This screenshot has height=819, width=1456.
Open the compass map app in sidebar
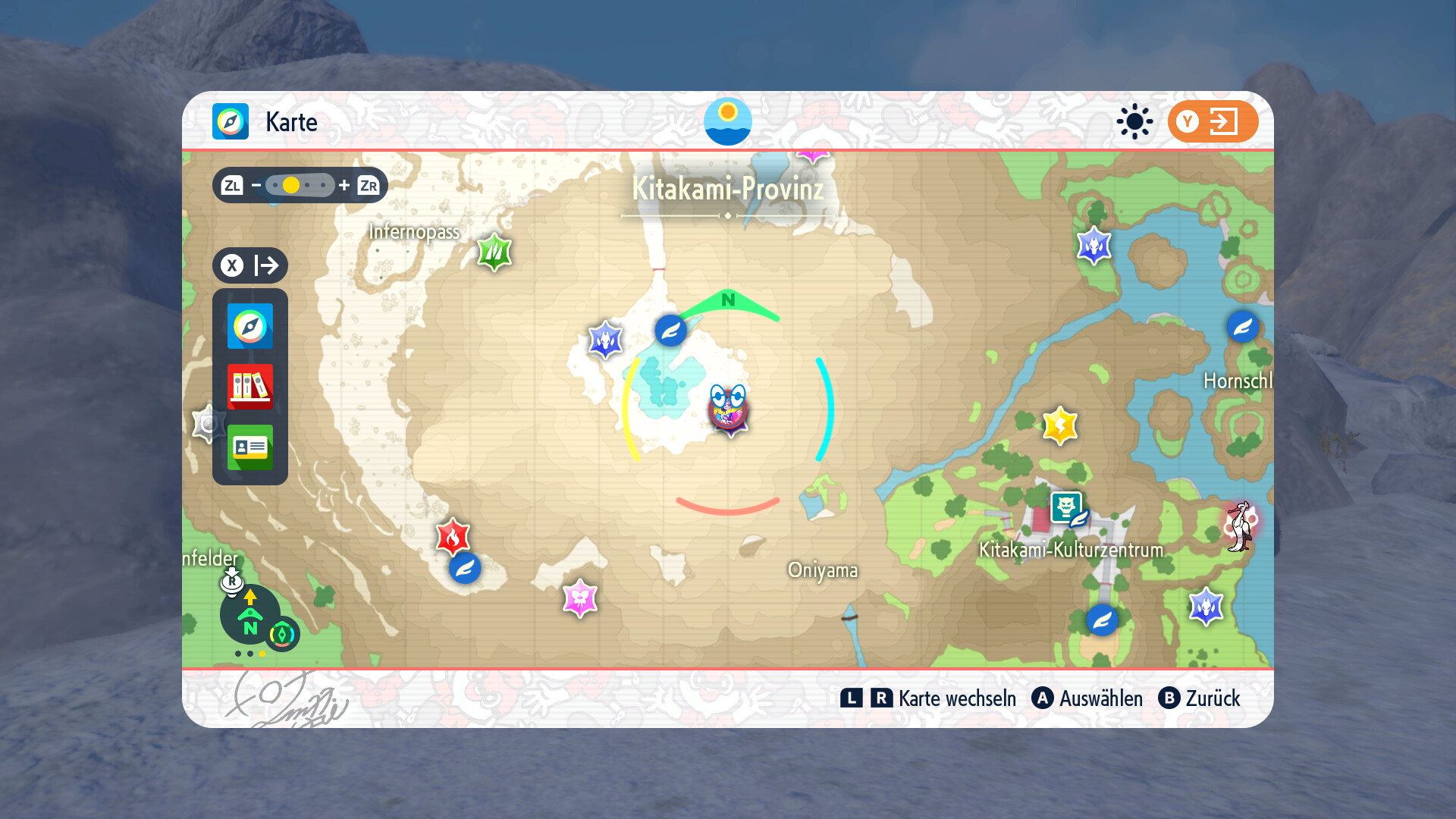pos(249,326)
